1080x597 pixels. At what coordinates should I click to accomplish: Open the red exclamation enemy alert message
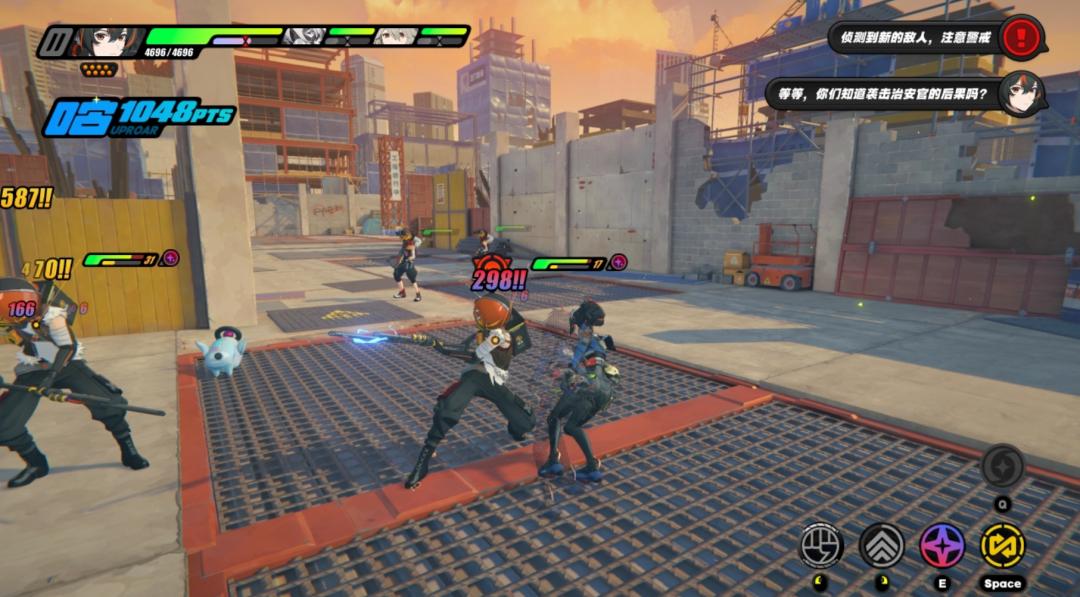(x=1020, y=38)
